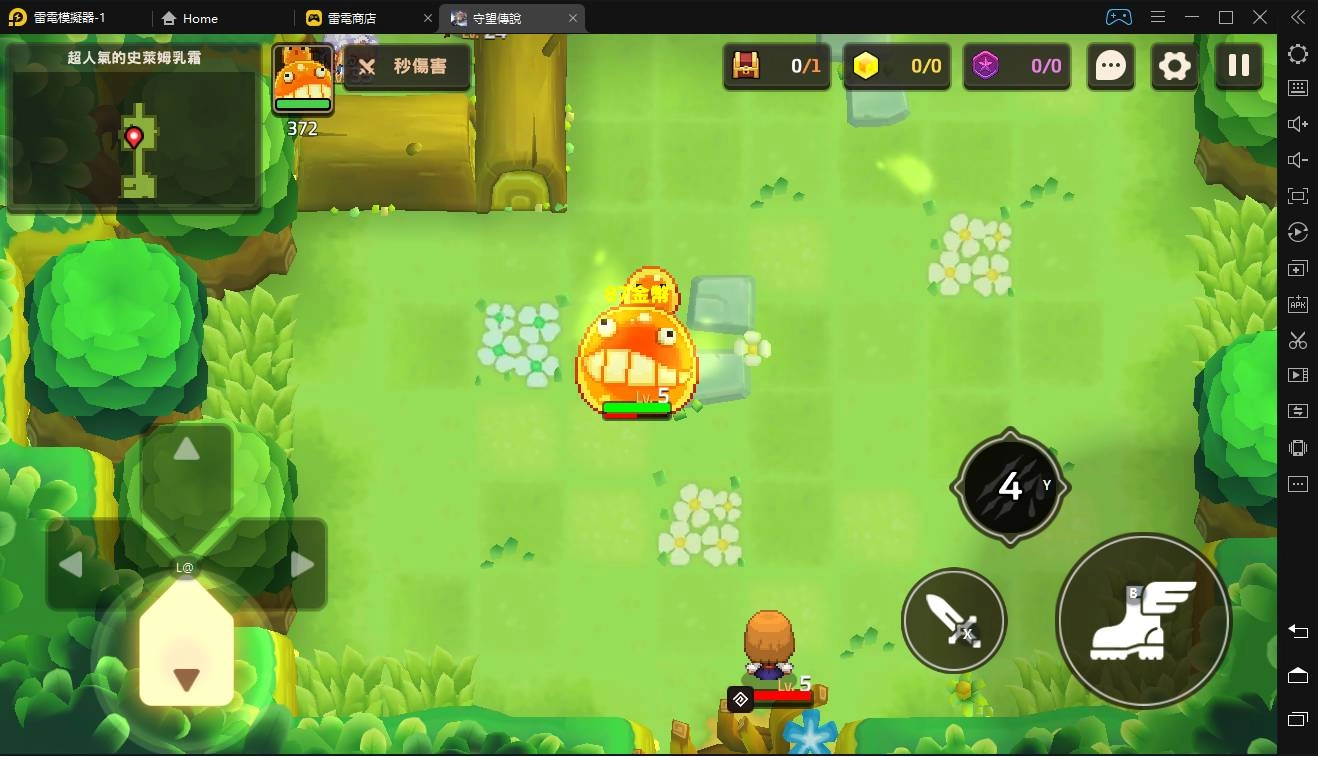Pause the game with the pause button
This screenshot has height=757, width=1318.
tap(1238, 66)
